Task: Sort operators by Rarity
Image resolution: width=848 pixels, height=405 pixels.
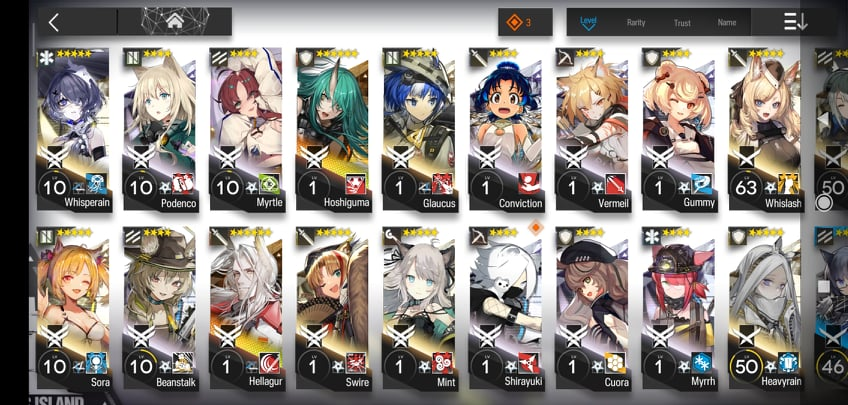Action: tap(636, 22)
